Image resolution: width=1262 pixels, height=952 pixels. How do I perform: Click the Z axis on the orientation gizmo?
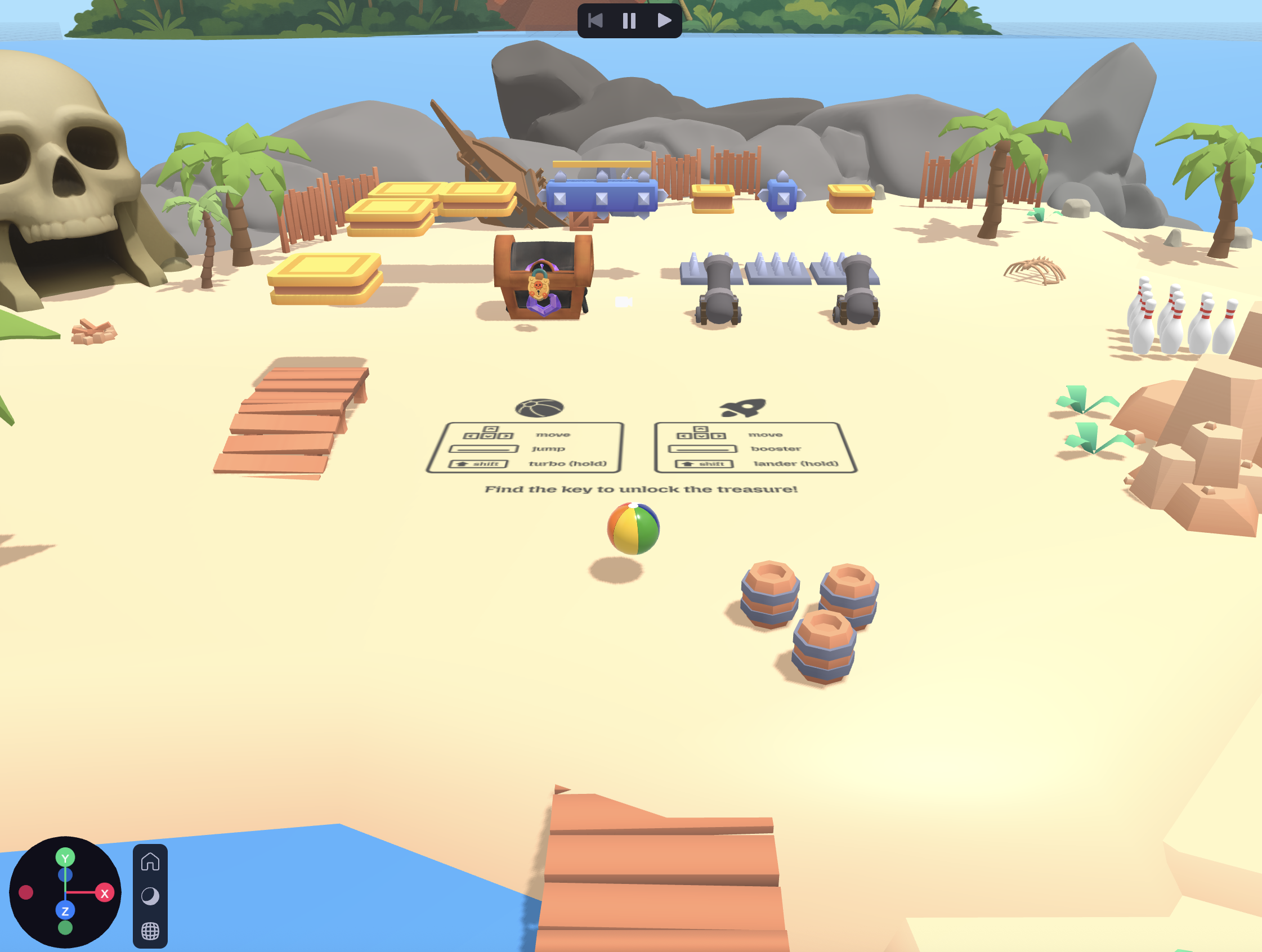point(65,910)
